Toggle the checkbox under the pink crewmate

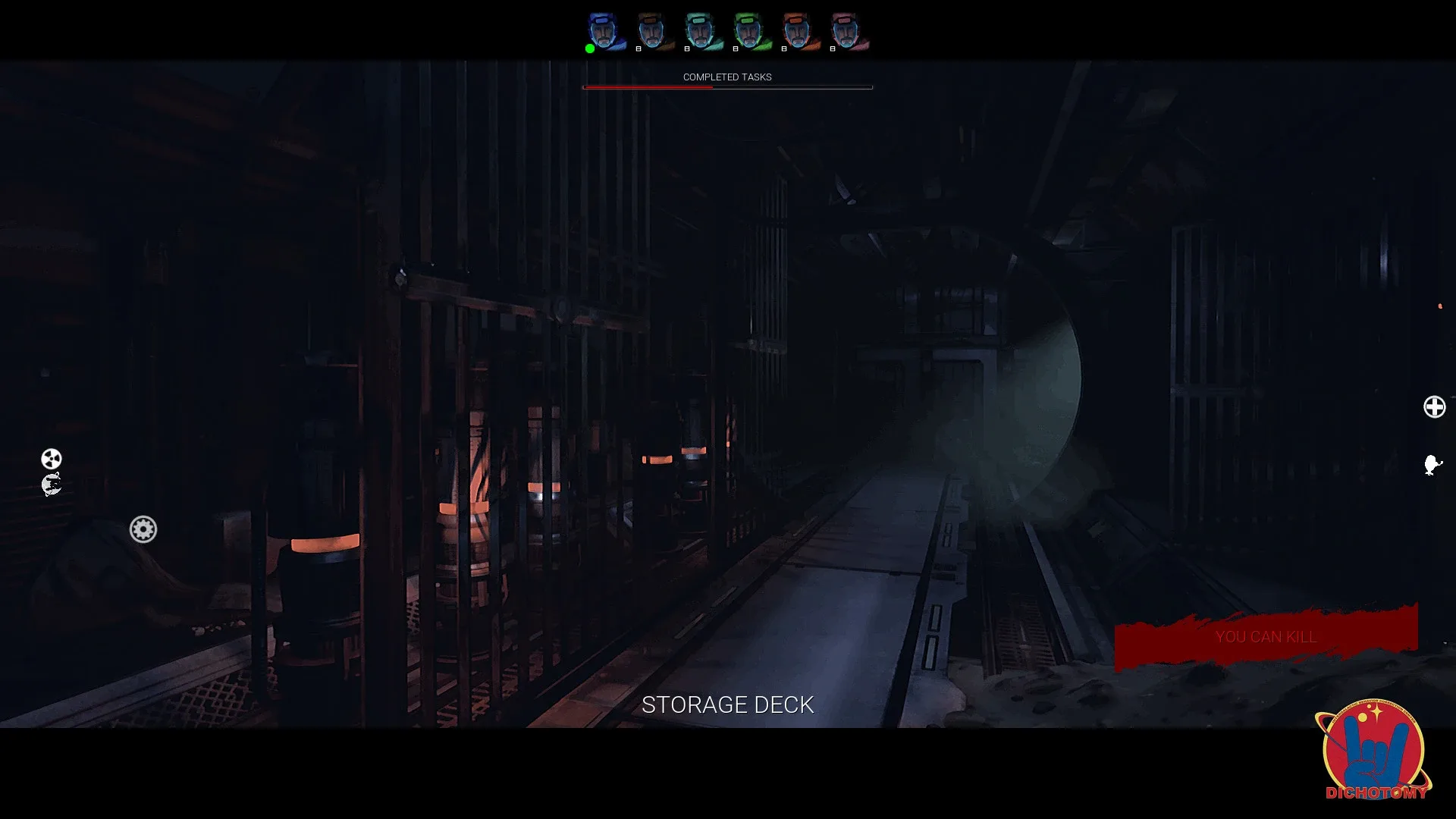coord(832,49)
